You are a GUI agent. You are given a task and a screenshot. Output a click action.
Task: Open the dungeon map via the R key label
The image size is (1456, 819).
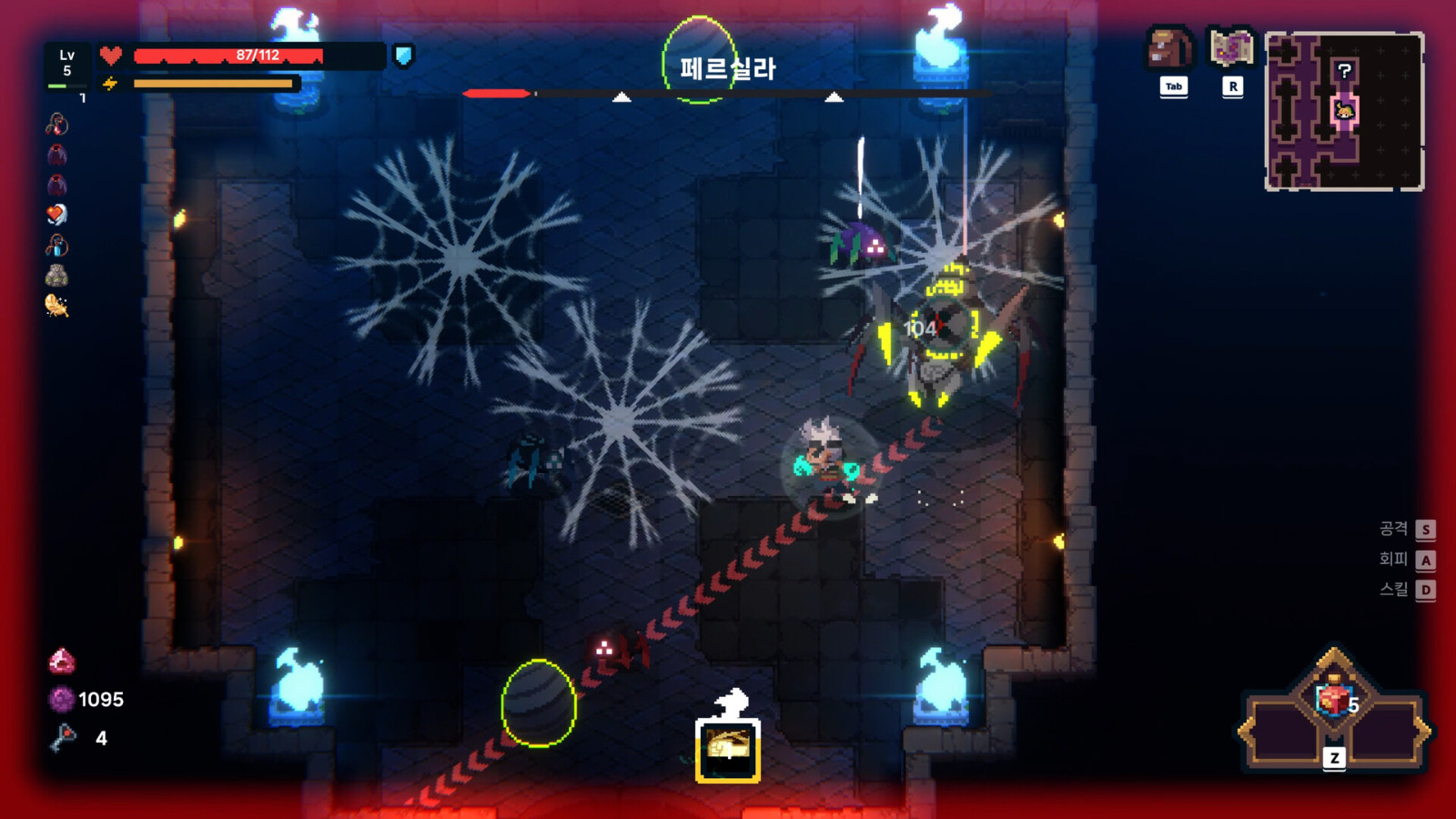[1233, 87]
